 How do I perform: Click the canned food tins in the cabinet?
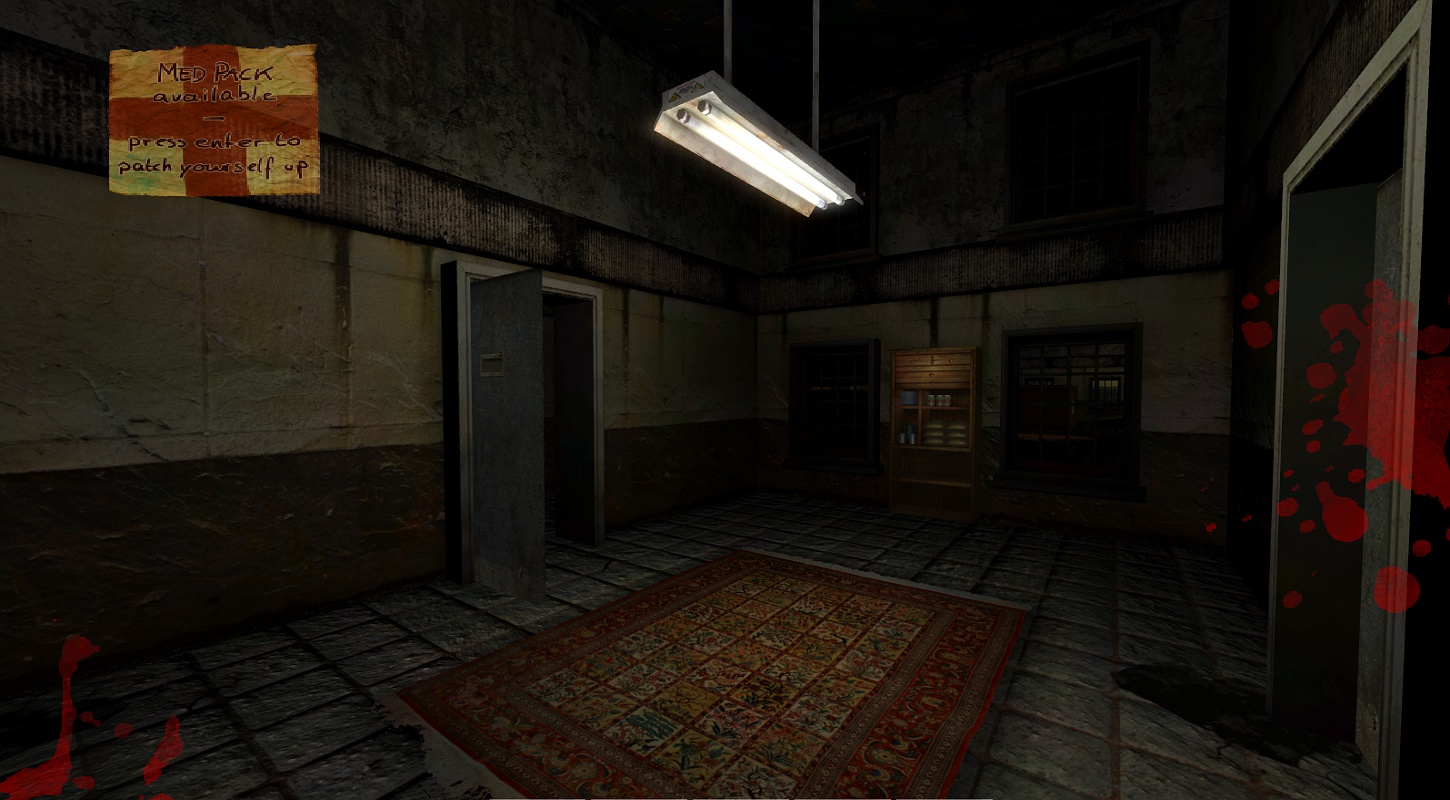click(x=938, y=398)
